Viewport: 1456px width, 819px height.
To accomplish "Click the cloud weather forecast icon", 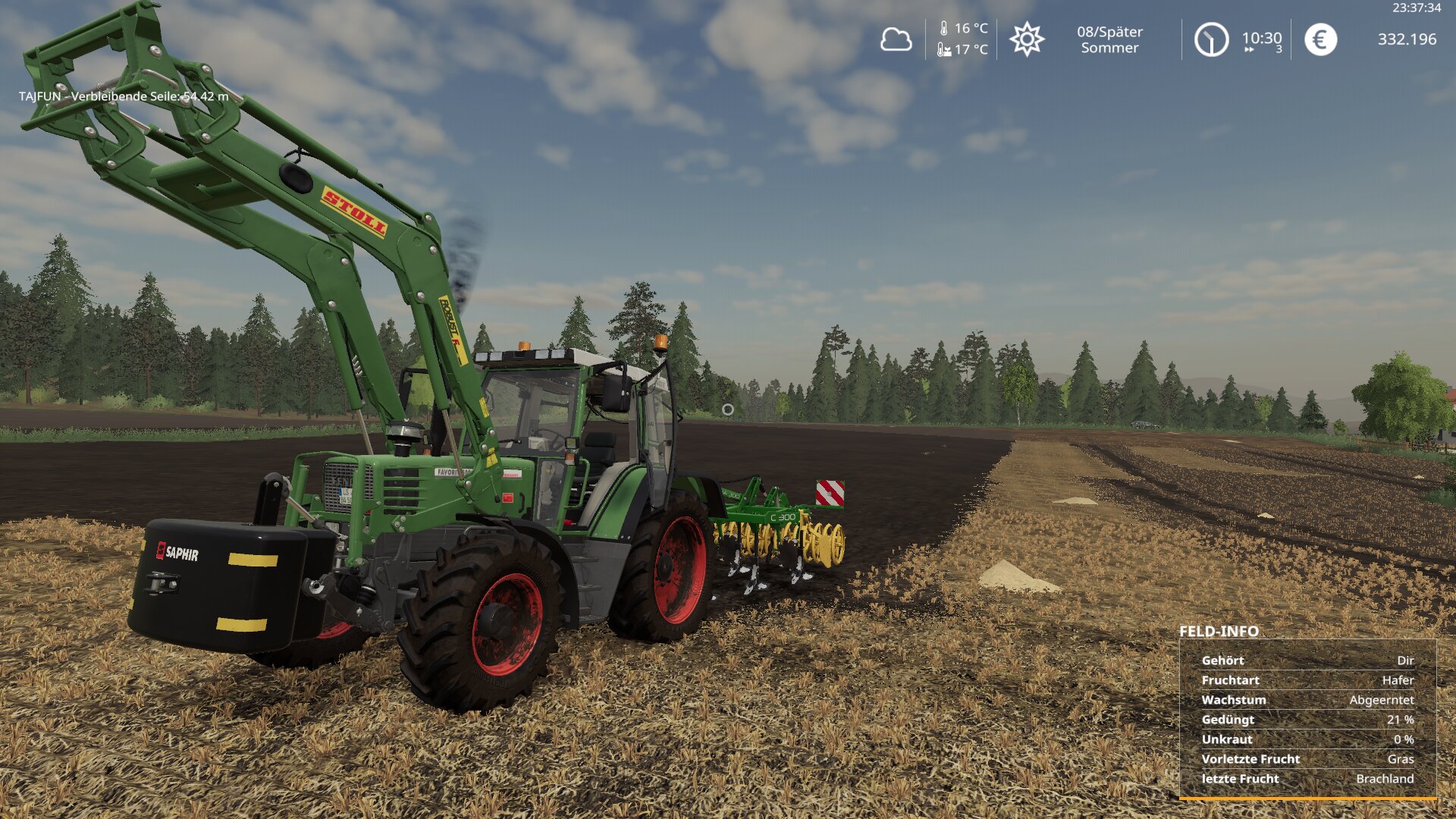I will coord(896,39).
